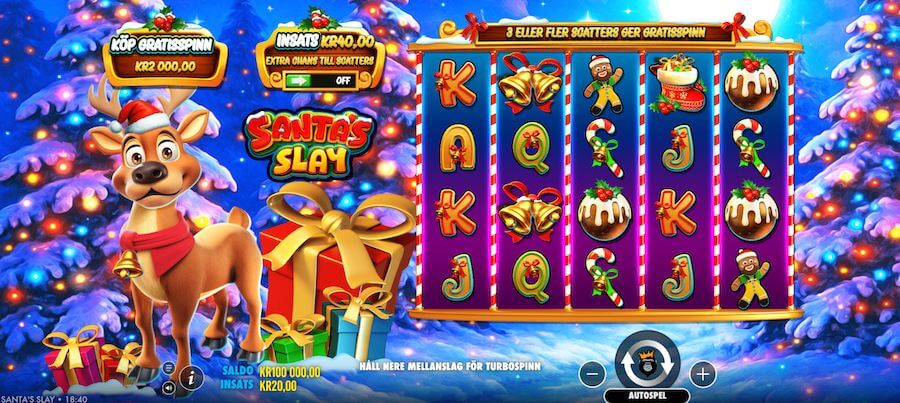Viewport: 900px width, 403px height.
Task: Toggle the Extra Chans Till Scatters switch
Action: (x=318, y=79)
